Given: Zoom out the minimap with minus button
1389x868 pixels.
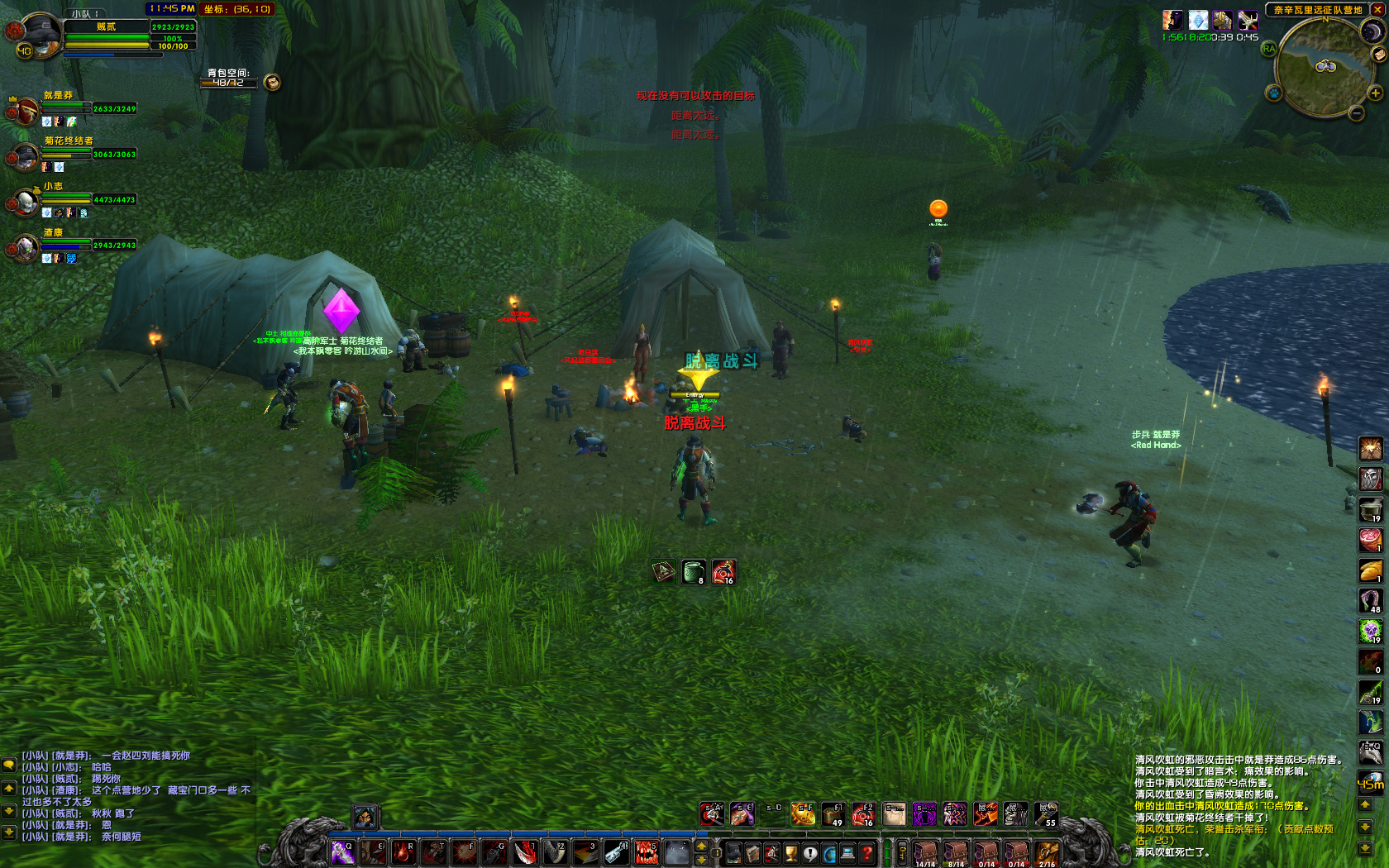Looking at the screenshot, I should tap(1356, 113).
